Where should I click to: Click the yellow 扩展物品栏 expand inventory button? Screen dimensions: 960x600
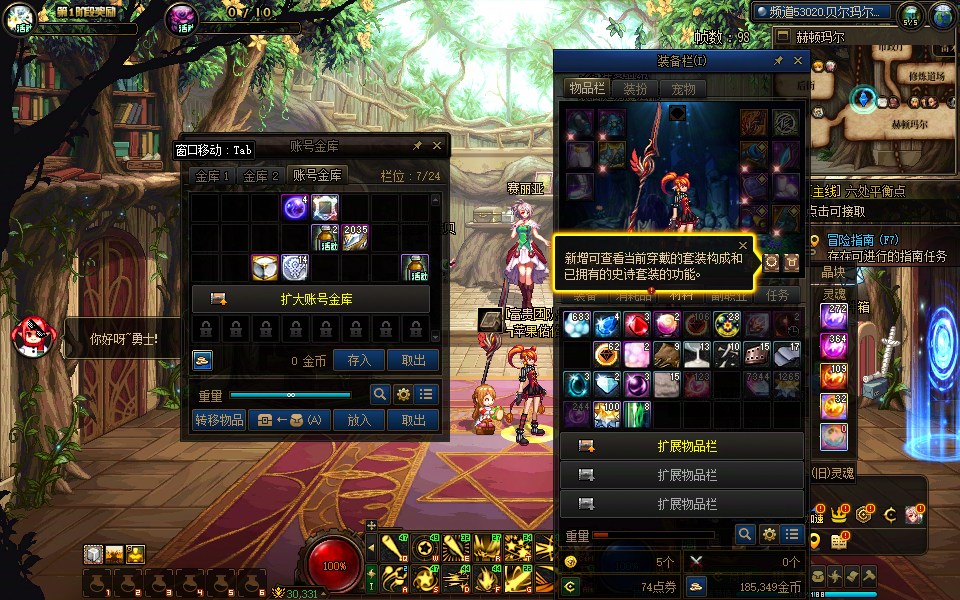point(682,446)
